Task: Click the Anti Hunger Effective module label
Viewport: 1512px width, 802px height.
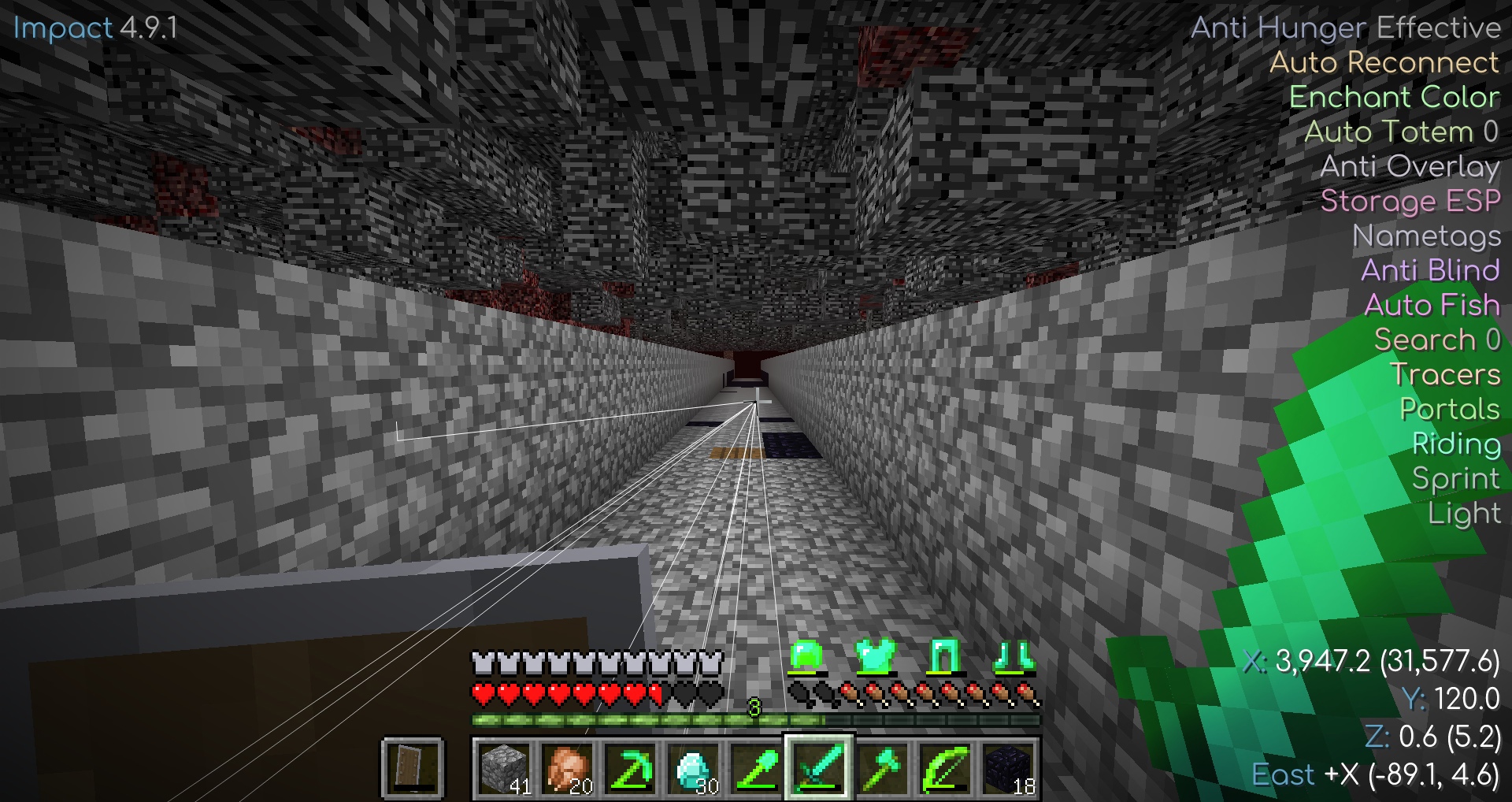Action: coord(1345,28)
